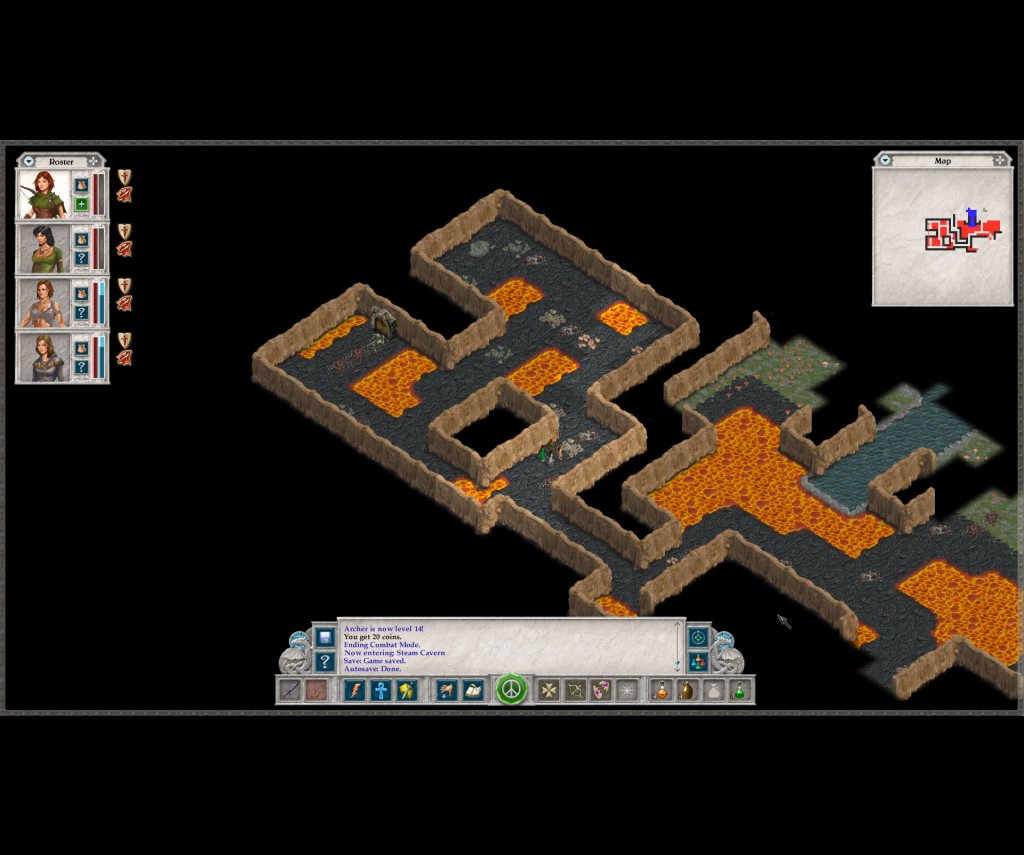Click the archer's green plus level-up button
1024x855 pixels.
(82, 205)
